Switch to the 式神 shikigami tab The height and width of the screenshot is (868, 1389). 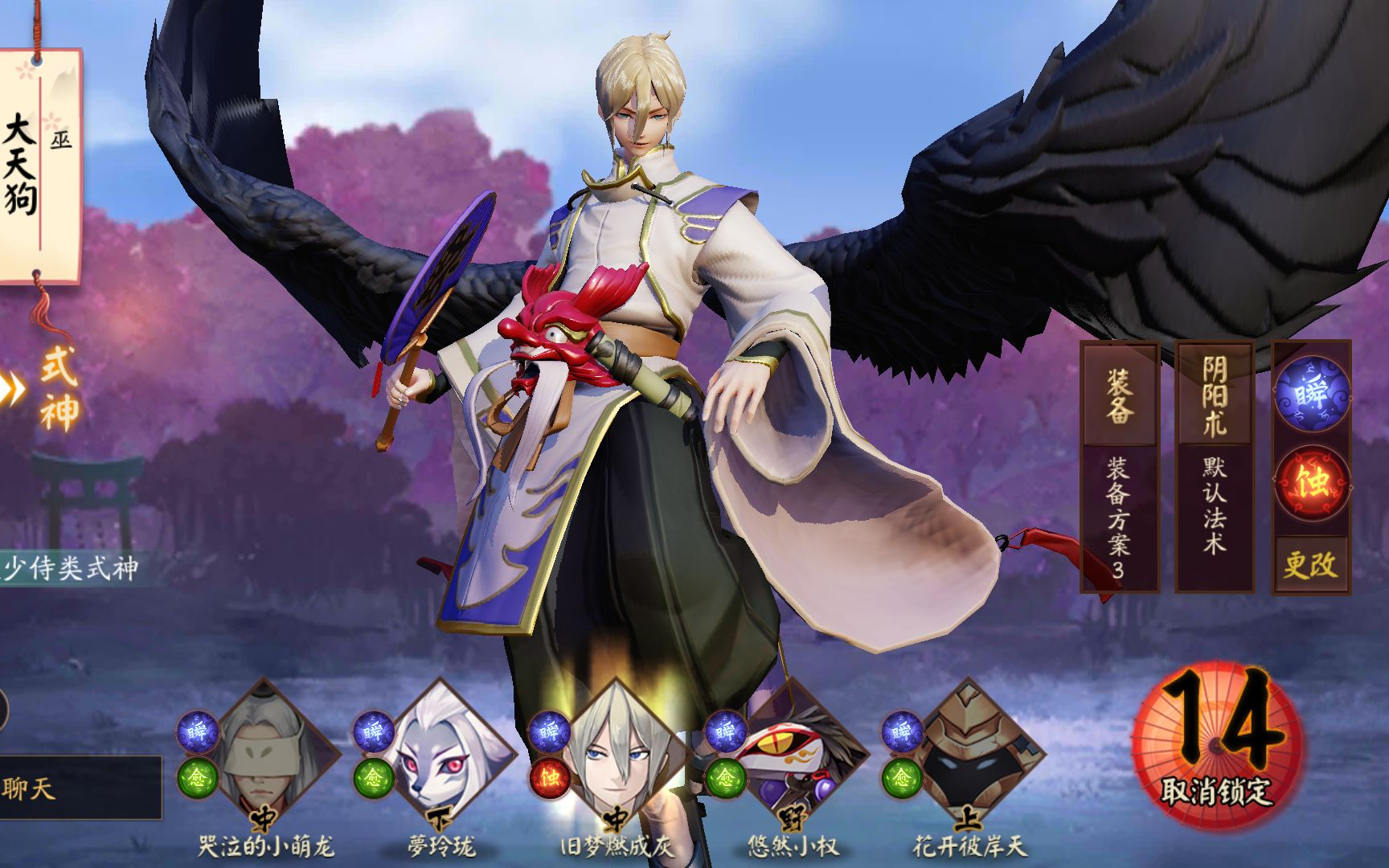[58, 387]
